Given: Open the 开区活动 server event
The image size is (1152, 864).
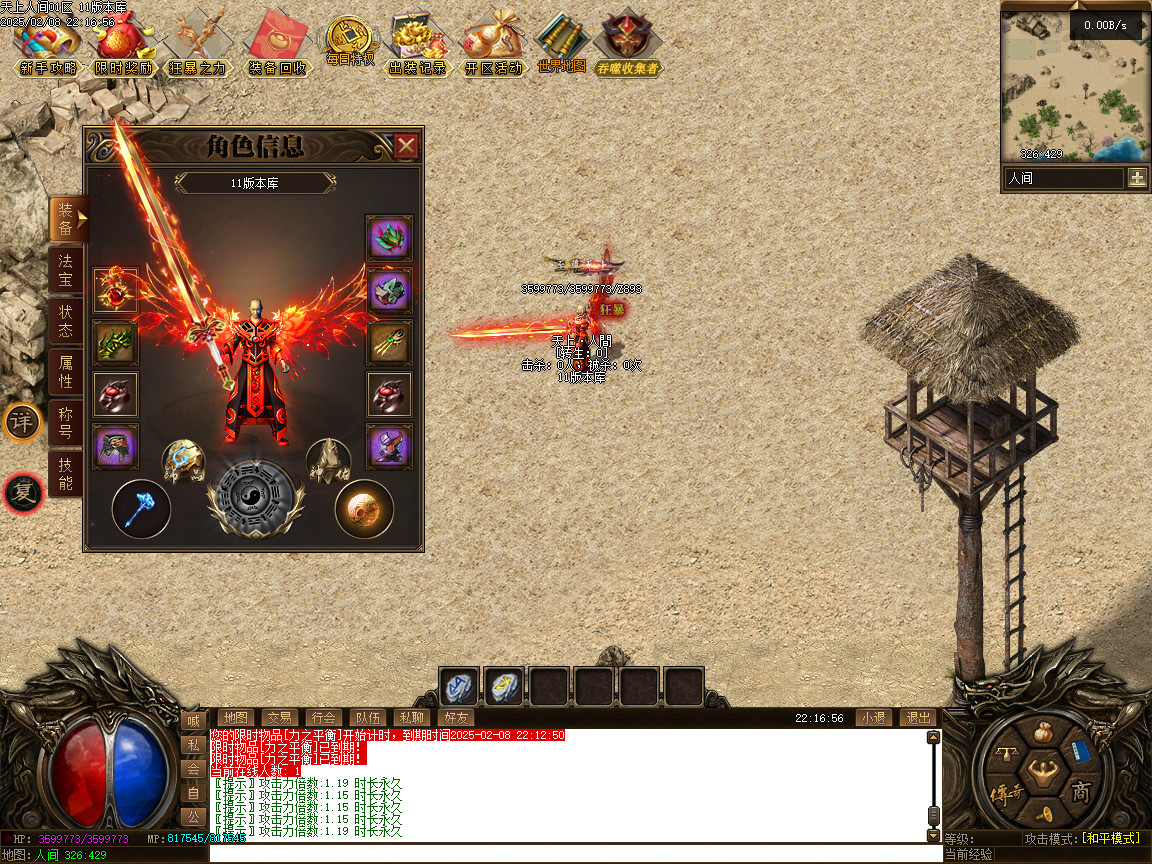Looking at the screenshot, I should (x=494, y=45).
